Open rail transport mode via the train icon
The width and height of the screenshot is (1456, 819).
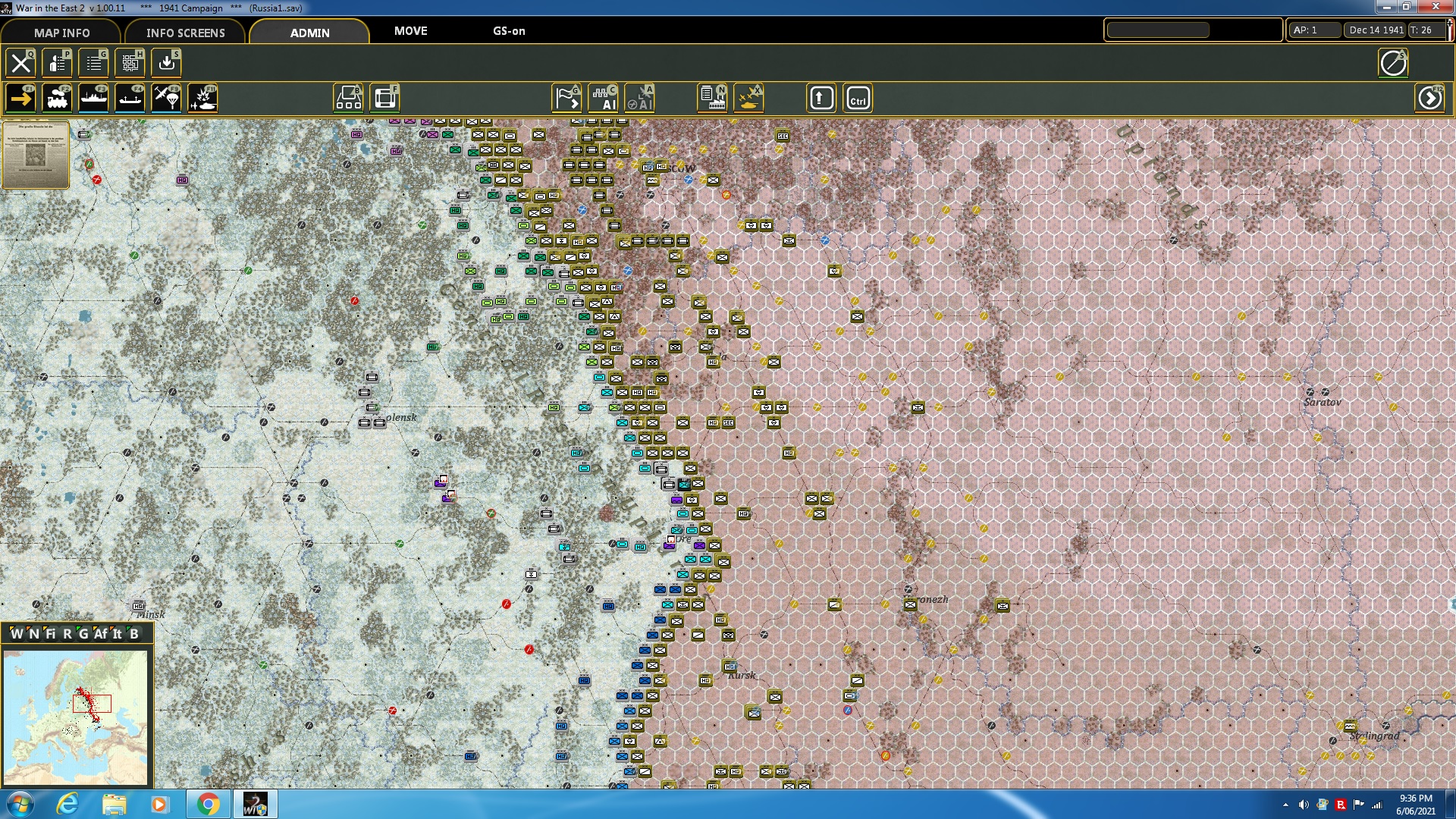tap(57, 97)
